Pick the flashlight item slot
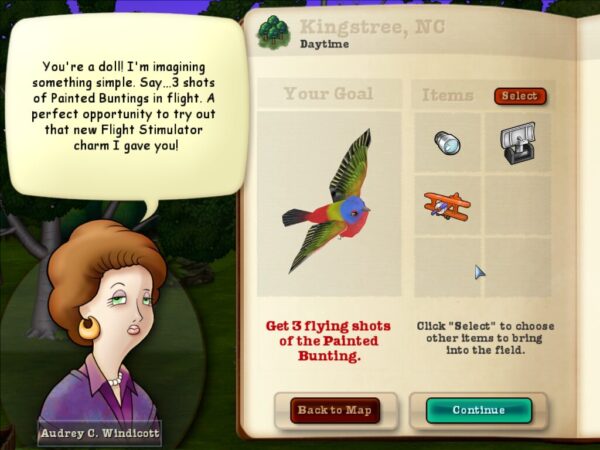 click(447, 143)
